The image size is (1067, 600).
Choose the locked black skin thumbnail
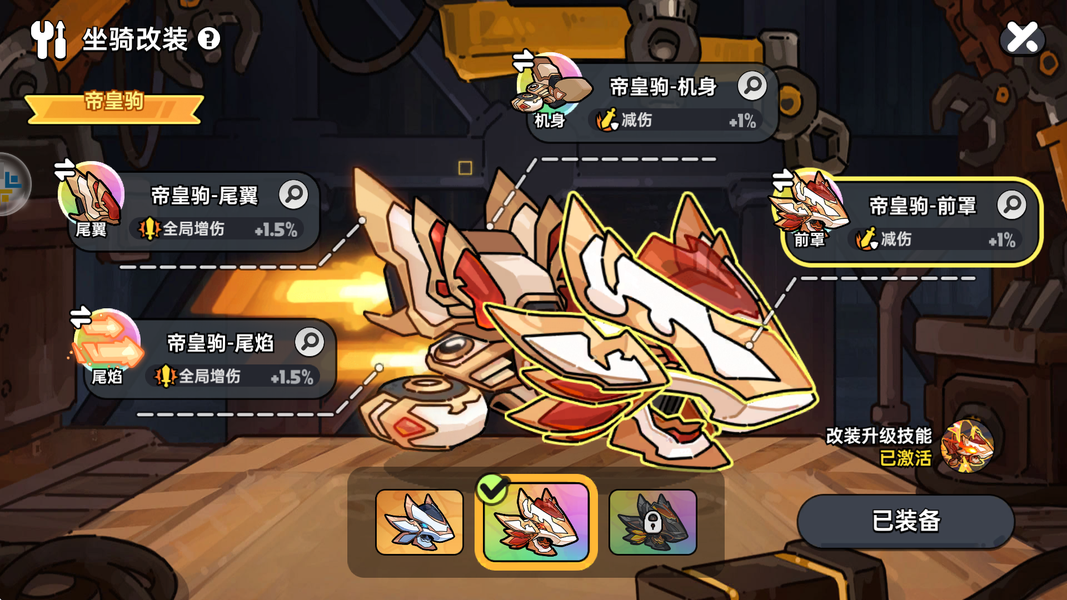pos(652,521)
